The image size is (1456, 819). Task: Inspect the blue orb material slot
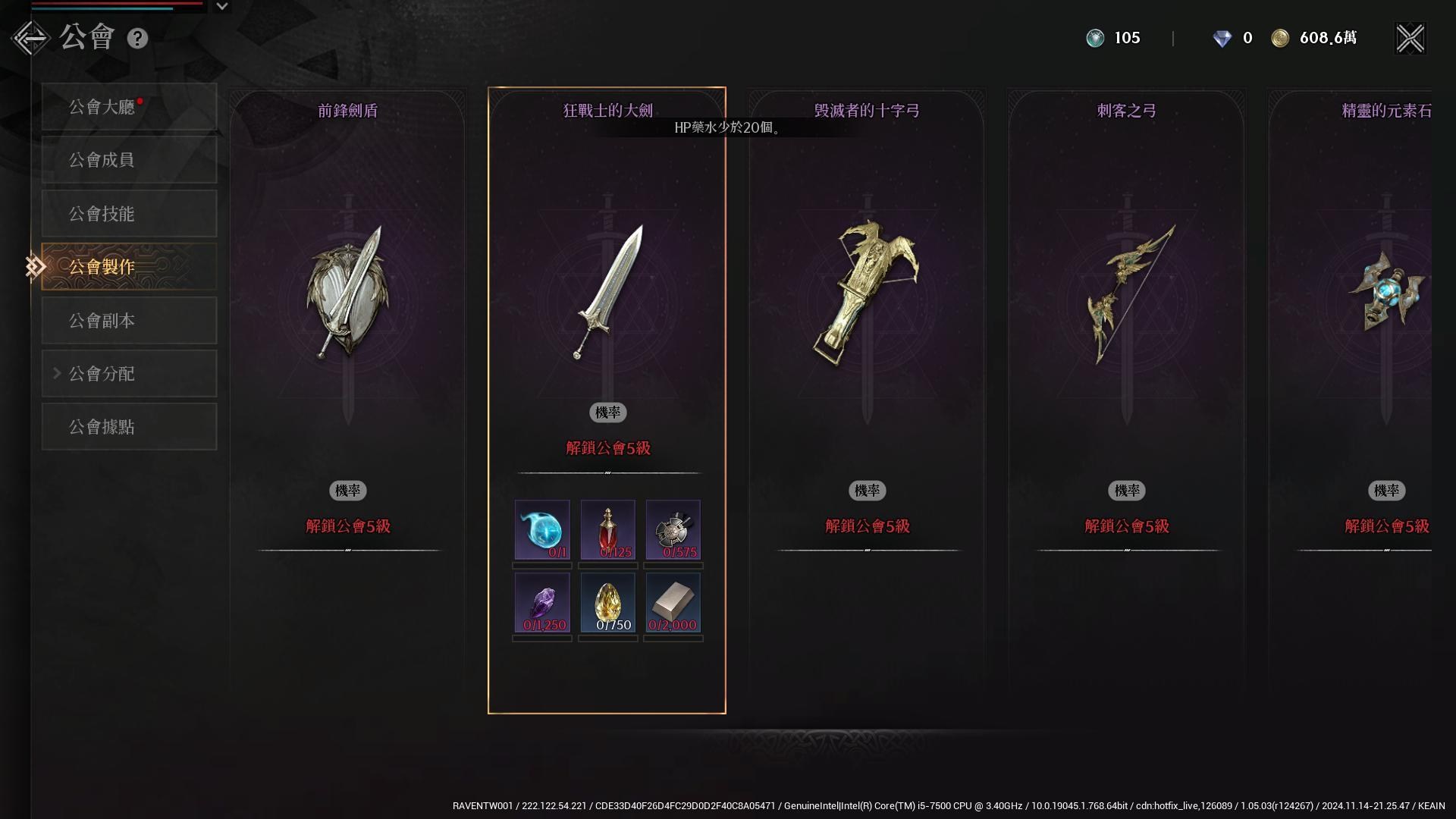coord(542,530)
